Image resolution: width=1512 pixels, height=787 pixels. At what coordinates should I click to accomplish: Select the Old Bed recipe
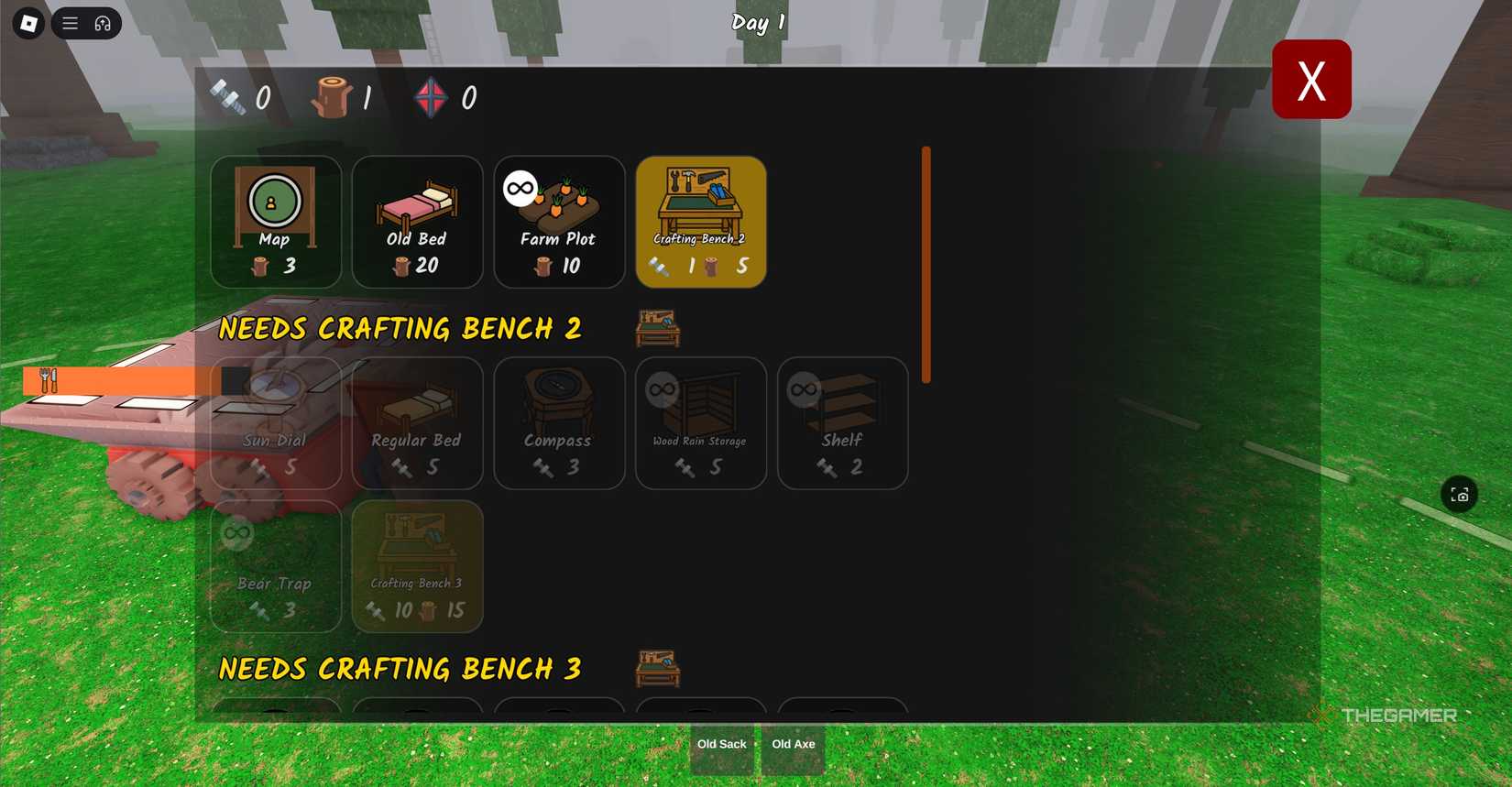pos(417,220)
